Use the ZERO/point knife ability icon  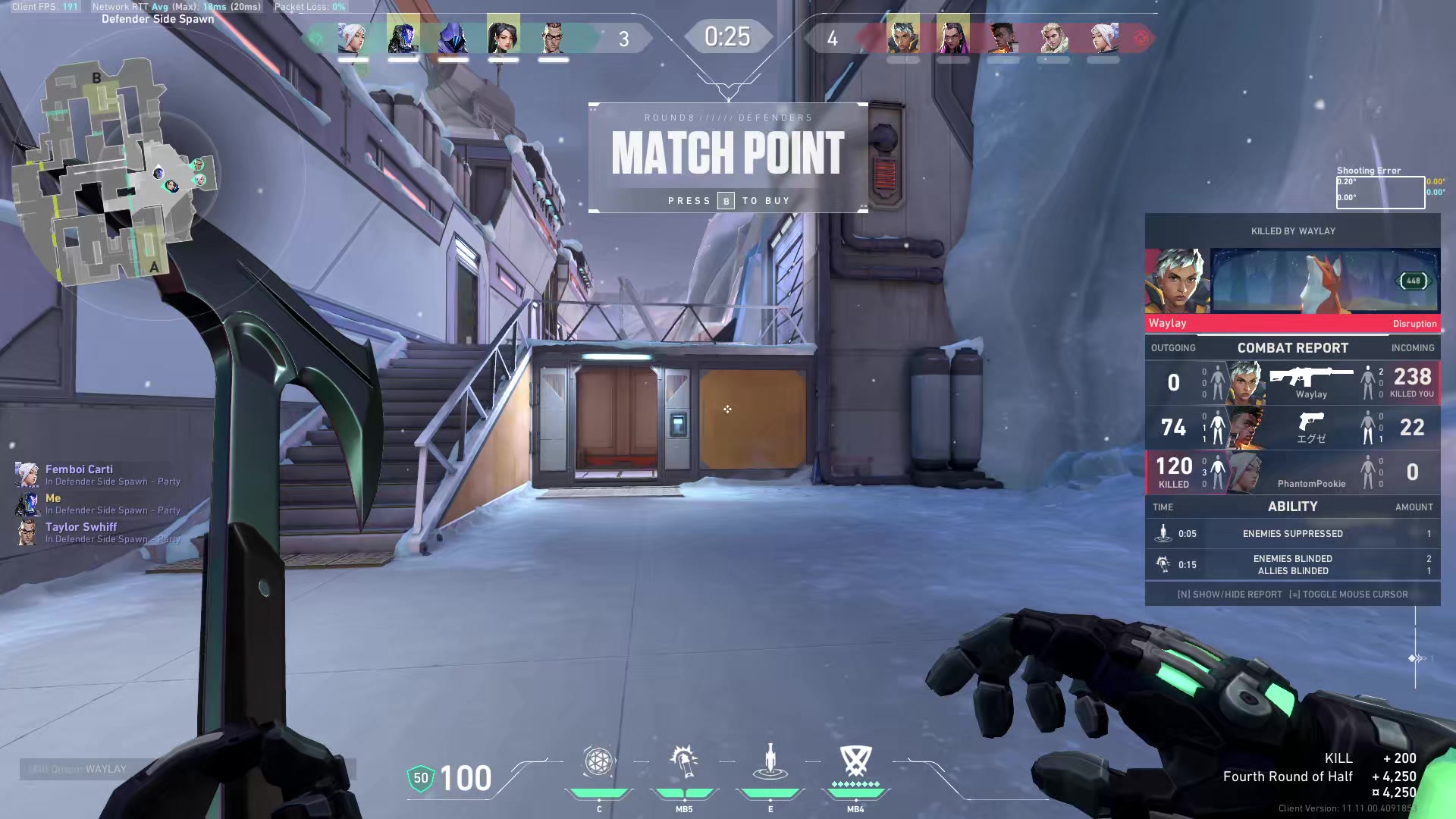(770, 762)
